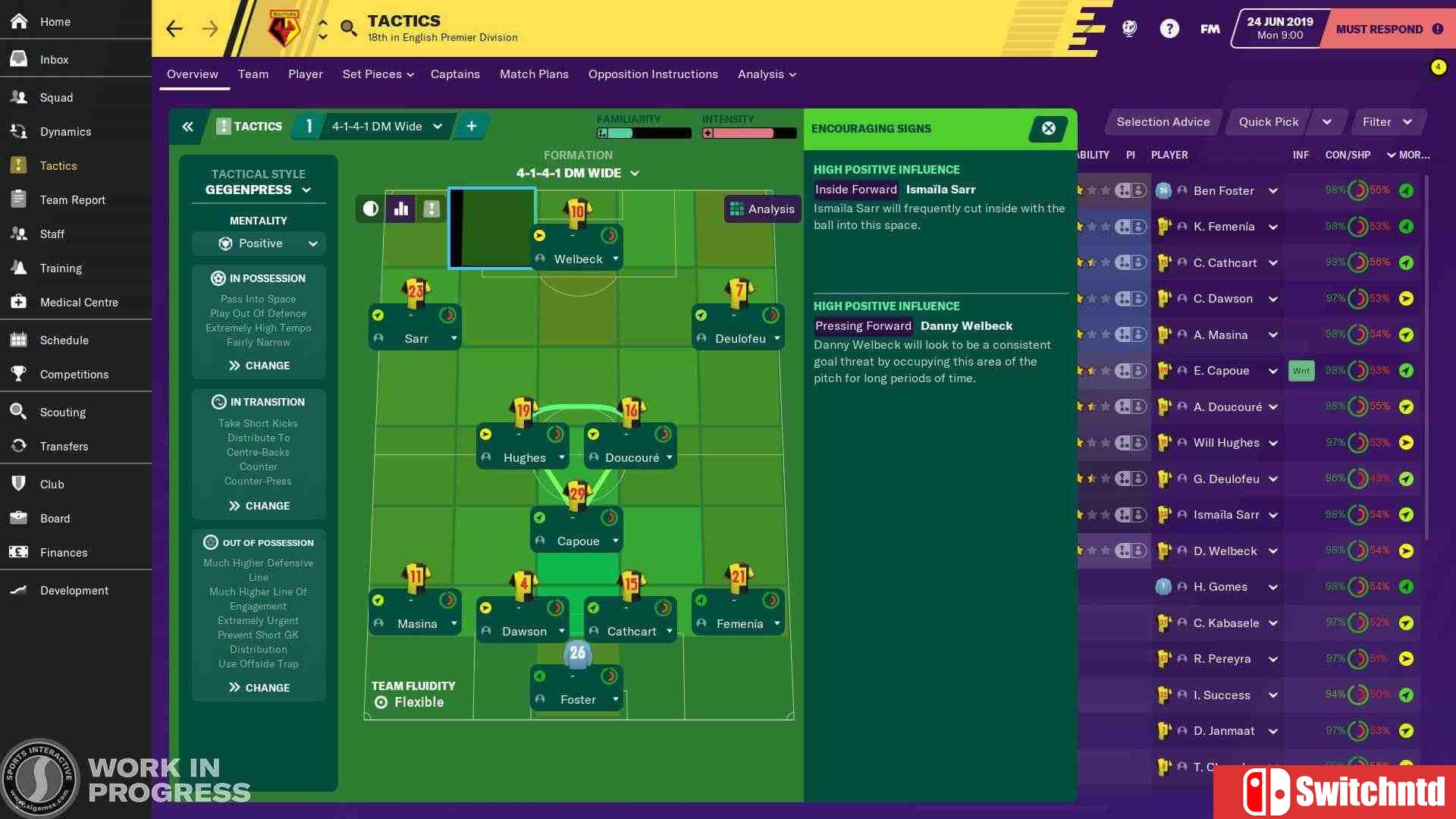Open the Opposition Instructions tab
This screenshot has width=1456, height=819.
pyautogui.click(x=653, y=74)
